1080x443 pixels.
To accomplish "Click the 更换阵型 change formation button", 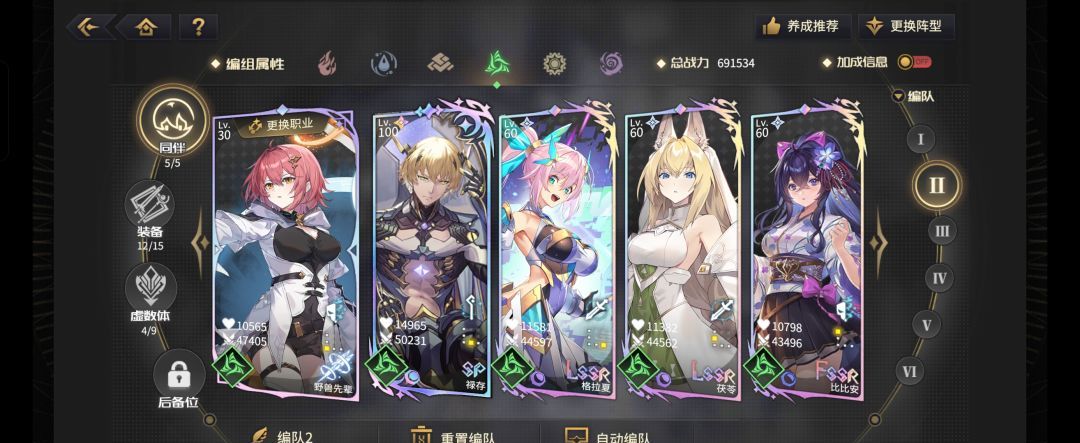I will [x=908, y=26].
